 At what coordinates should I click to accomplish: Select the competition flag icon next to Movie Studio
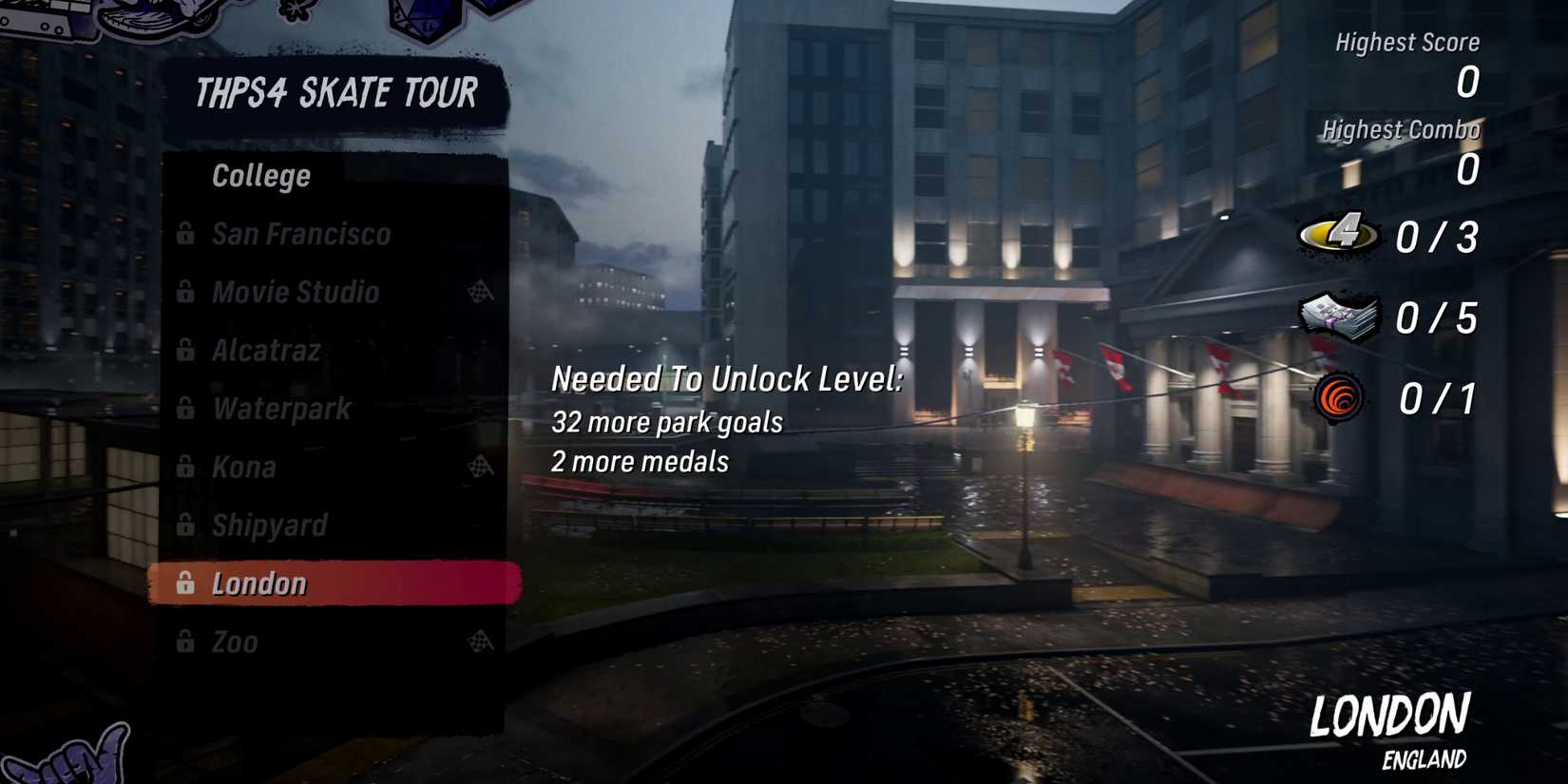[482, 292]
